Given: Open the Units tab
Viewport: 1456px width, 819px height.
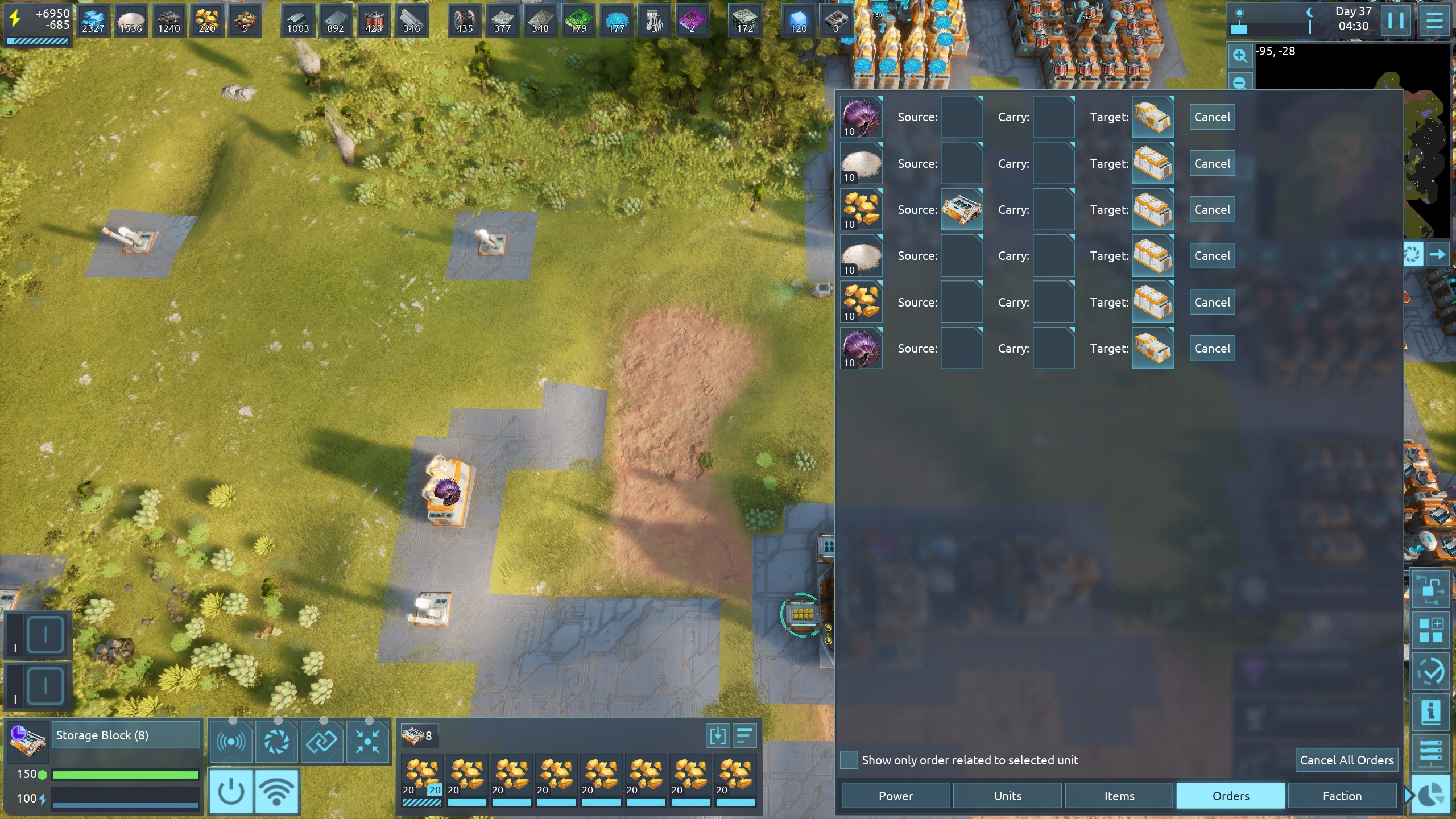Looking at the screenshot, I should click(x=1007, y=796).
